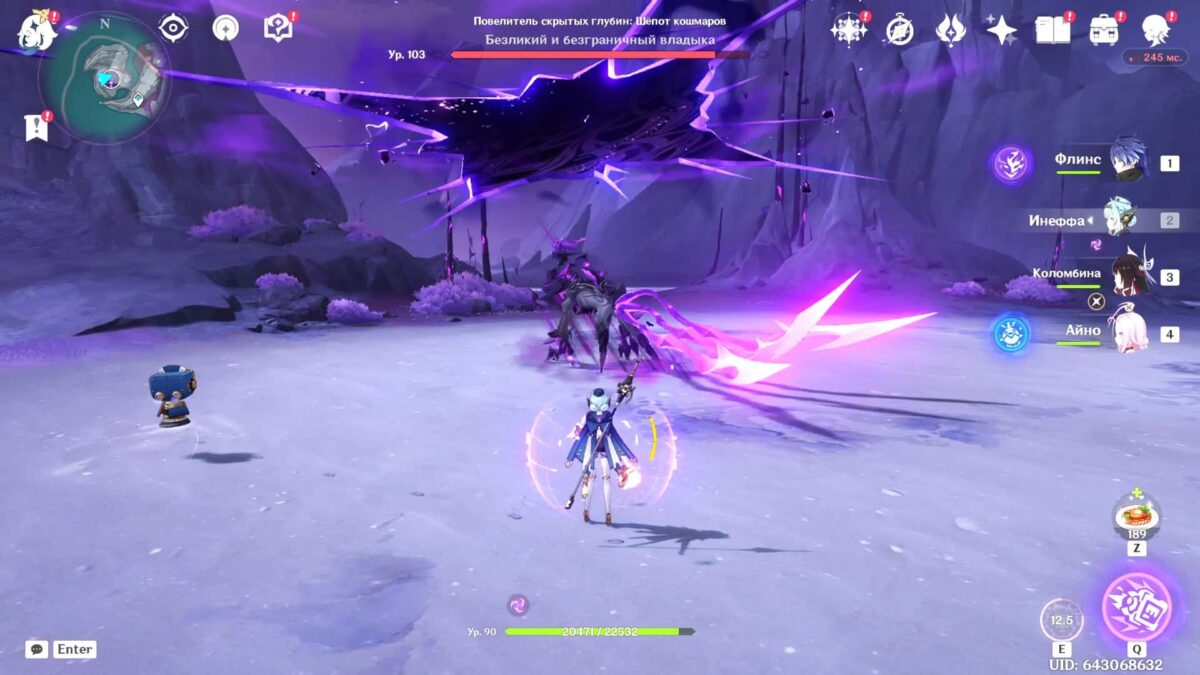Click the eye icon near the minimap
1200x675 pixels.
[174, 28]
